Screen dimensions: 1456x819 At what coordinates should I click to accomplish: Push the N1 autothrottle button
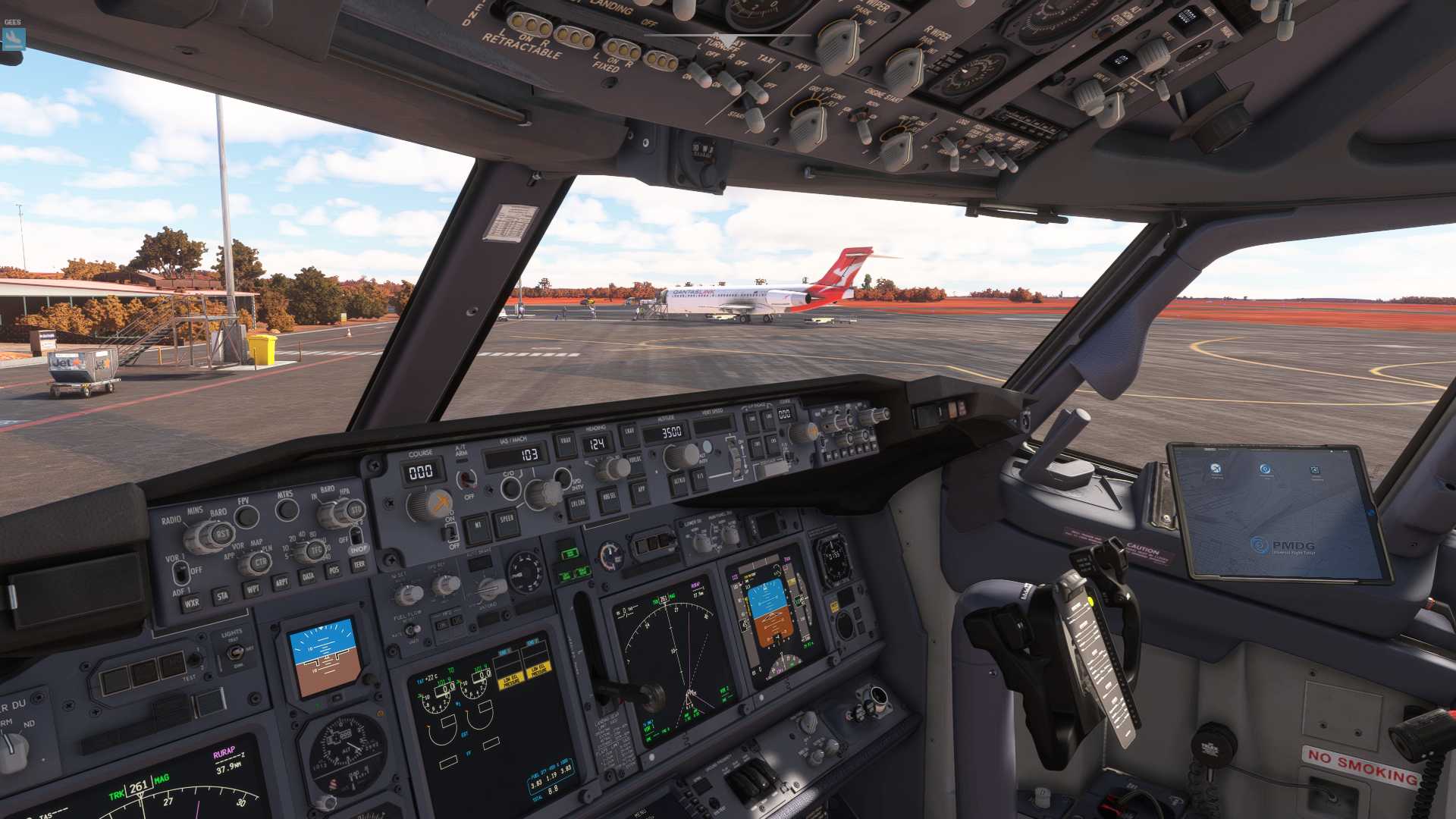click(x=478, y=529)
